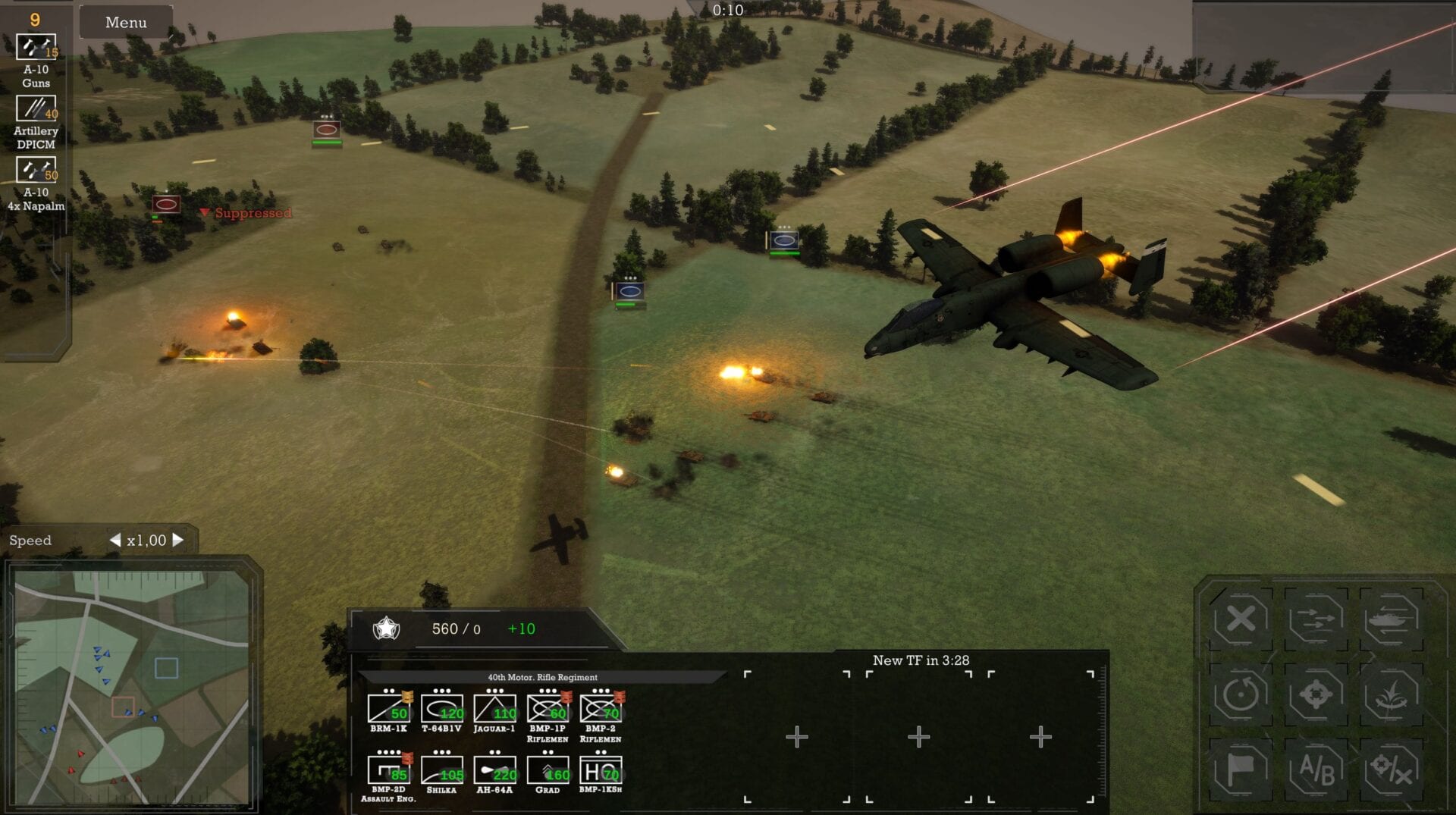Viewport: 1456px width, 815px height.
Task: Activate the three-arrows fast move order
Action: tap(1316, 619)
